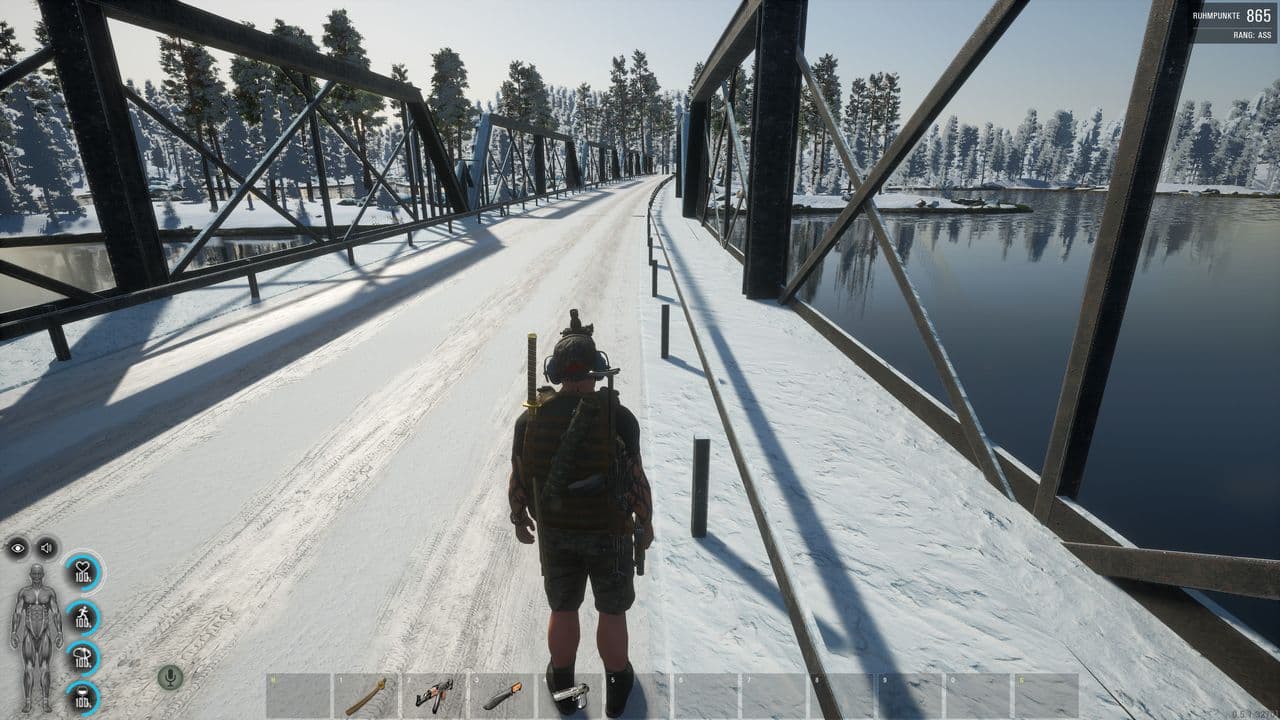Select the wooden club hotbar slot
The image size is (1280, 720).
(366, 695)
